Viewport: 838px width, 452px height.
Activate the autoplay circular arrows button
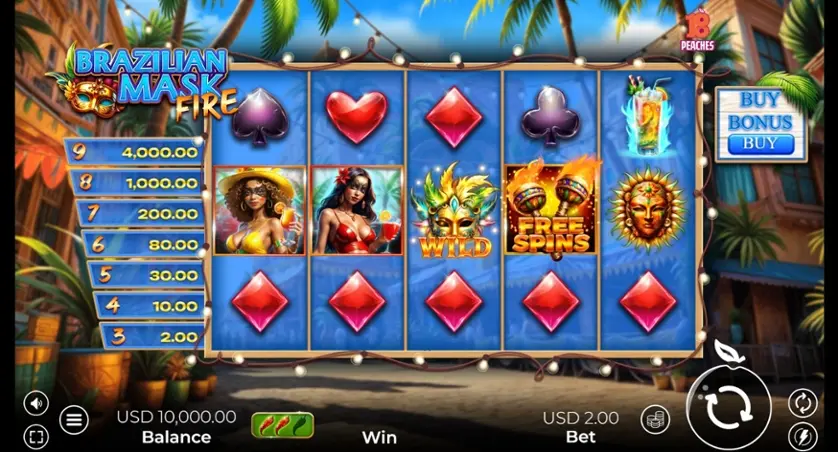tap(802, 402)
